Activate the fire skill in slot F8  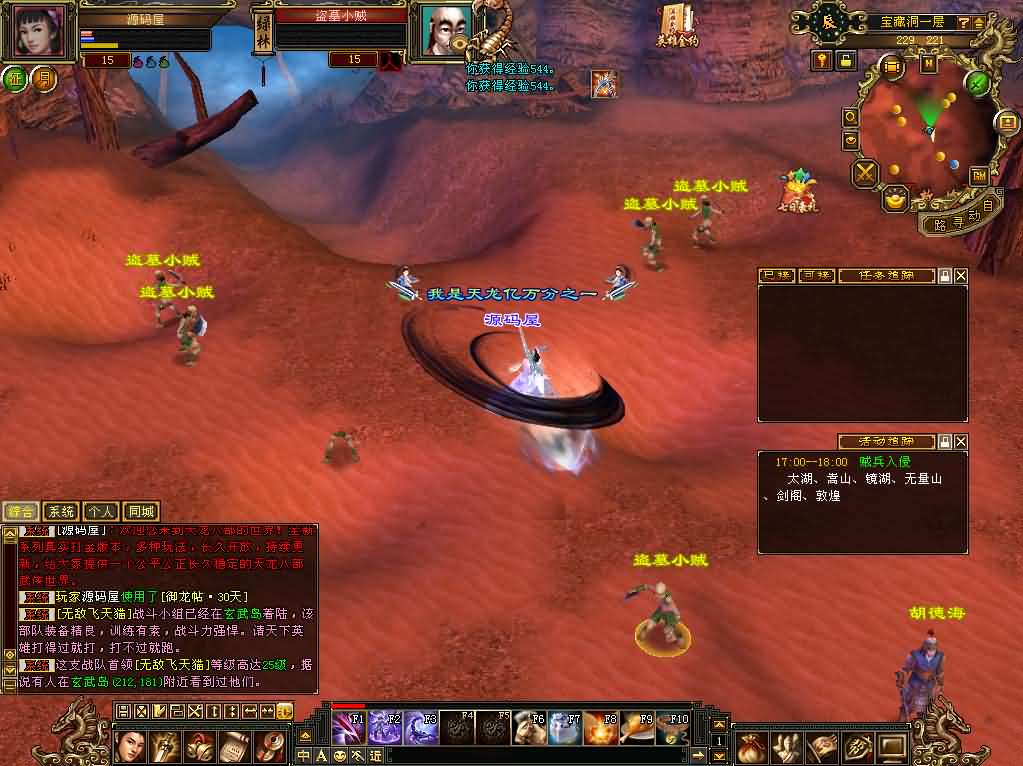[601, 727]
